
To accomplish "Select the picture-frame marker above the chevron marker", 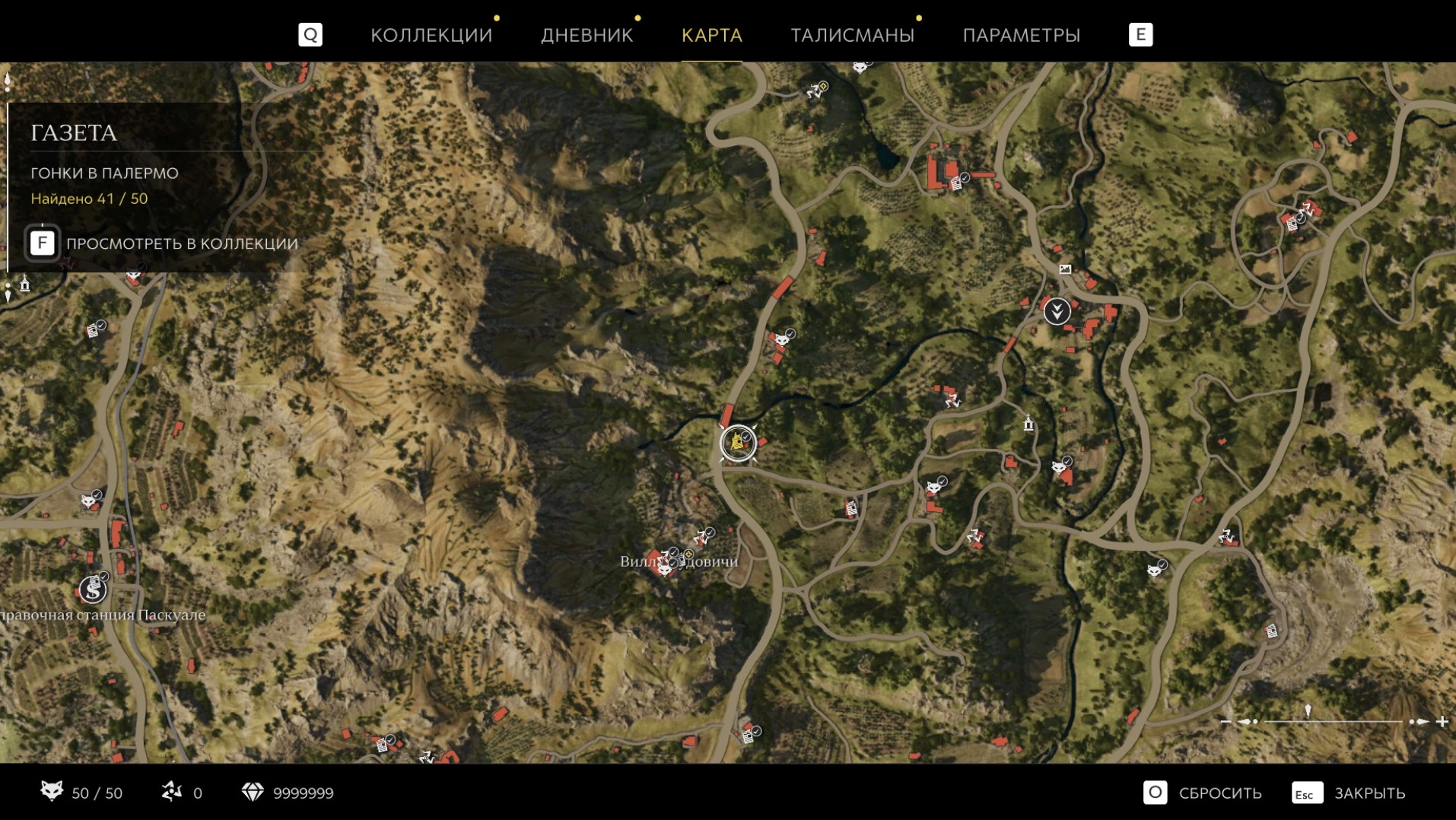I will (1065, 269).
